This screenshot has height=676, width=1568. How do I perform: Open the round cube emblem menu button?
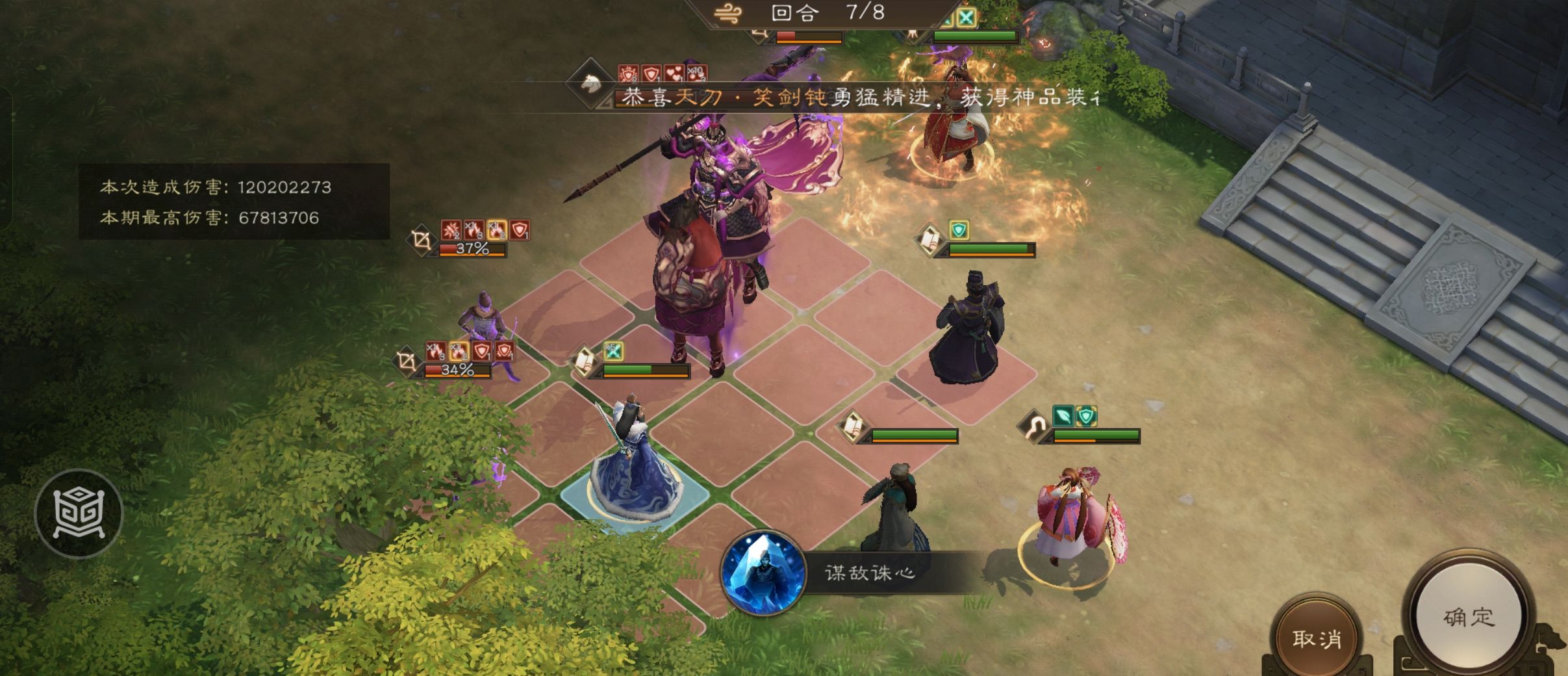pyautogui.click(x=79, y=513)
